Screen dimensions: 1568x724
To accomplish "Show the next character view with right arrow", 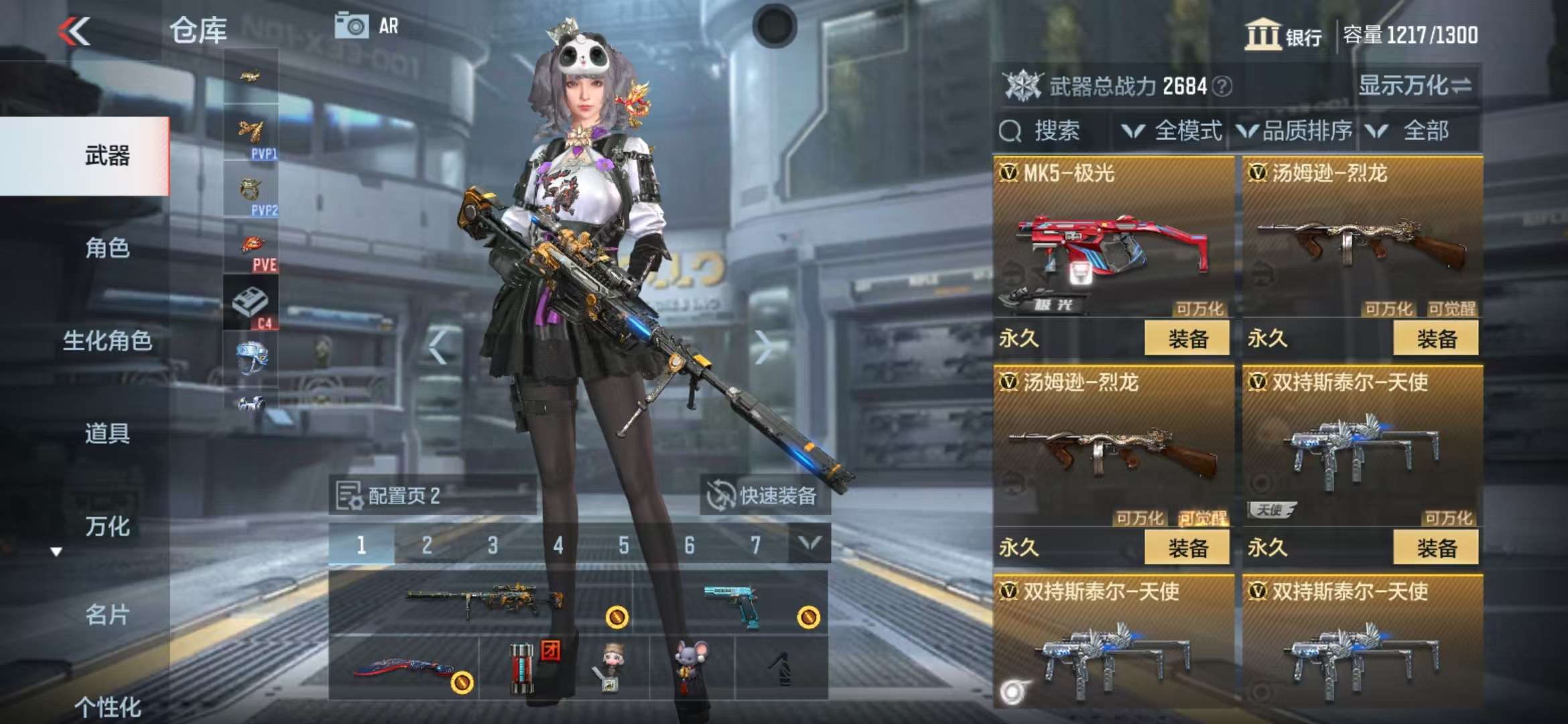I will click(x=763, y=347).
